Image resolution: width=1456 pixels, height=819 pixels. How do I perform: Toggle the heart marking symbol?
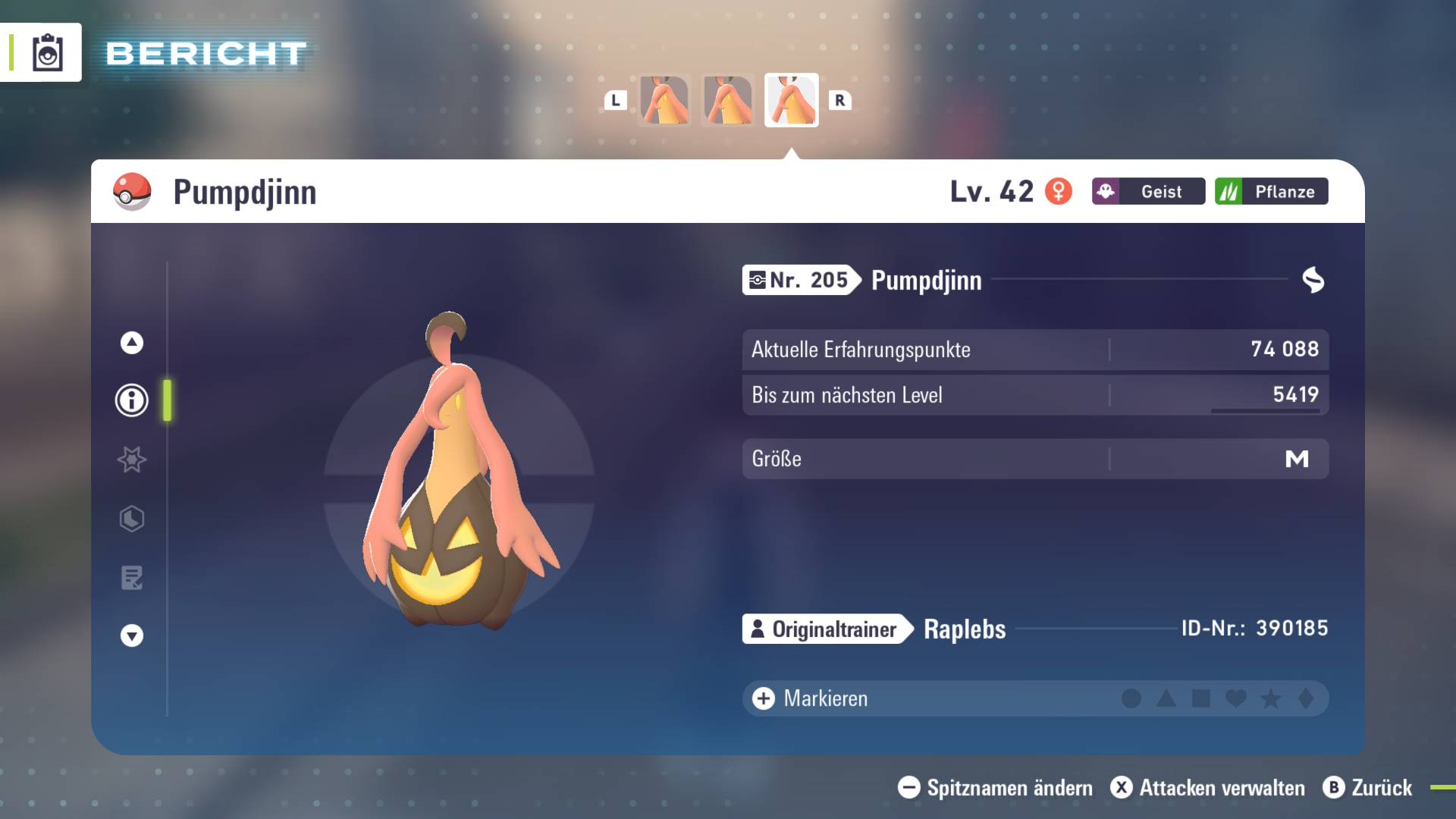[x=1236, y=698]
